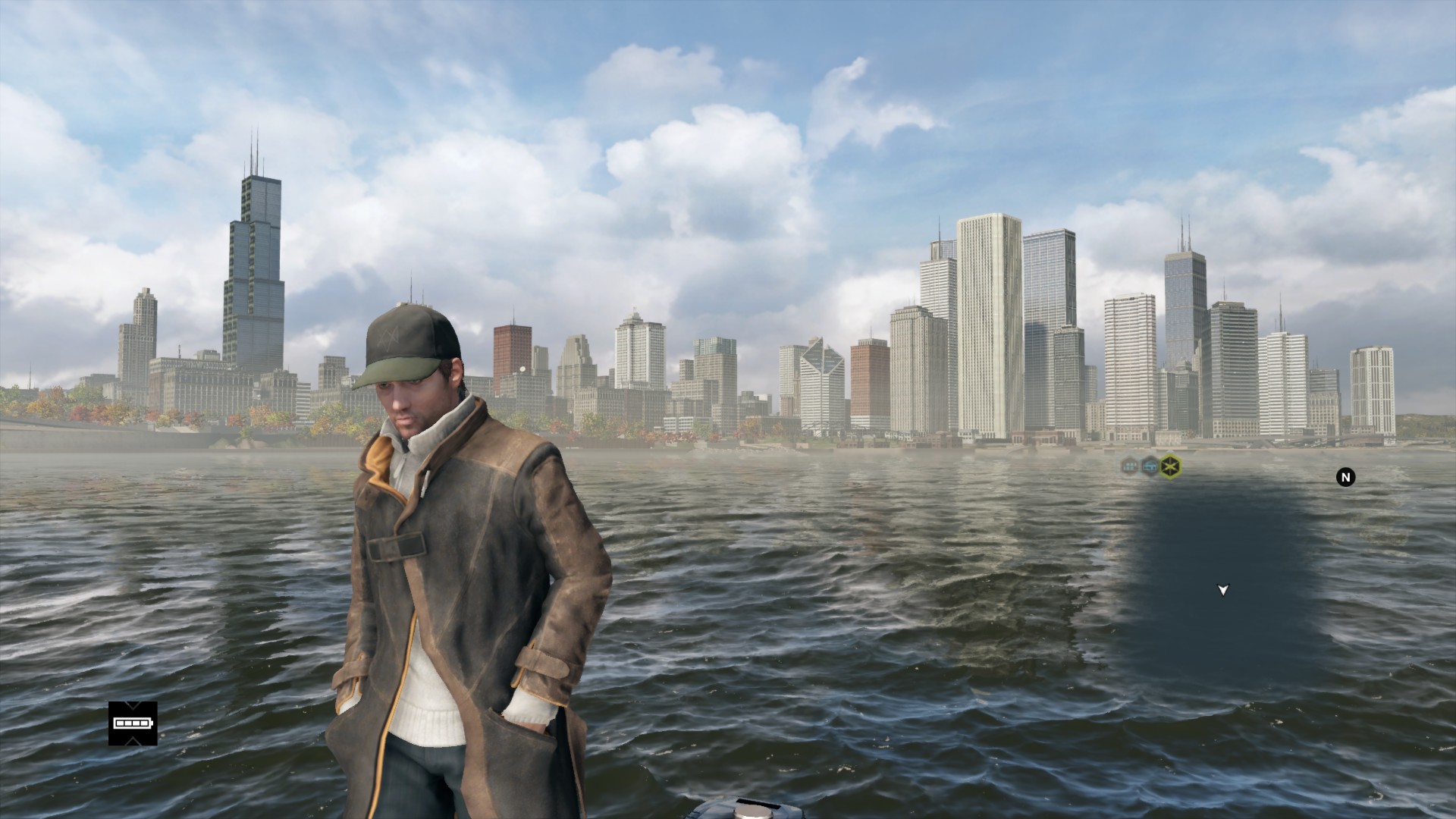
Task: Expand the upward arrow under the battery HUD
Action: (x=132, y=741)
